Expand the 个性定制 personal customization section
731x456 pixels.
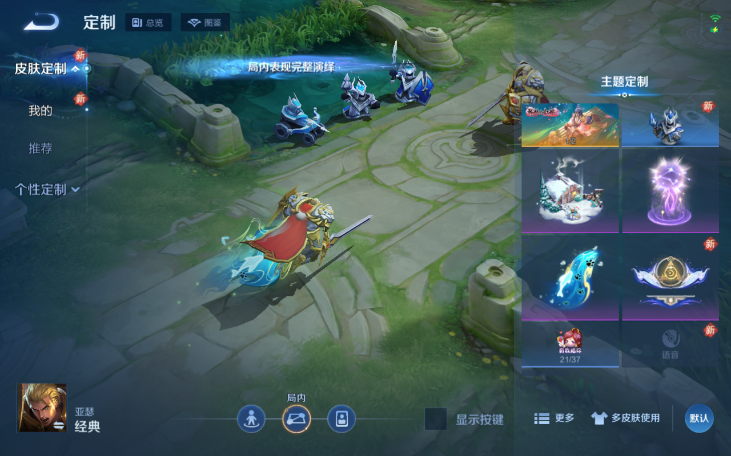click(47, 189)
